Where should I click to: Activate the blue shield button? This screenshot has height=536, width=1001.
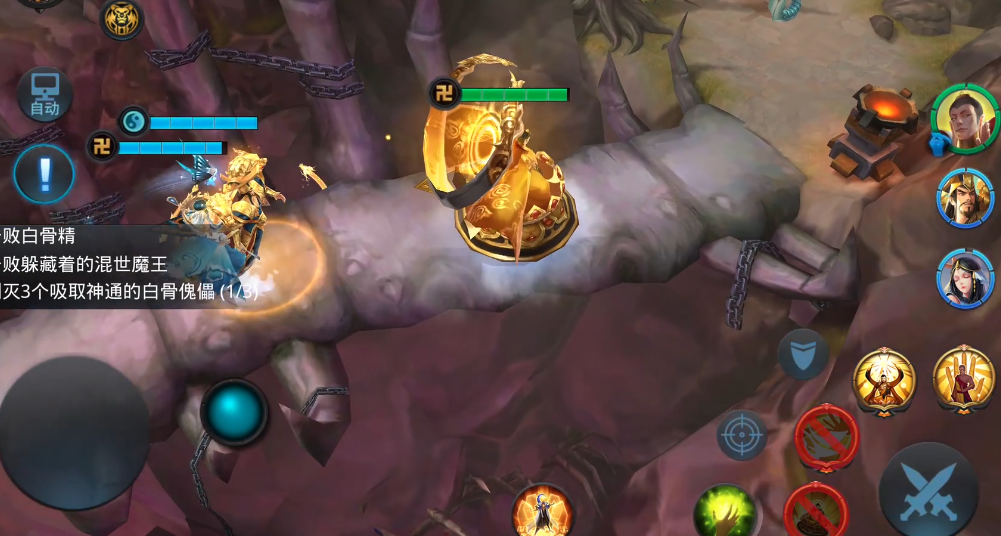coord(803,353)
